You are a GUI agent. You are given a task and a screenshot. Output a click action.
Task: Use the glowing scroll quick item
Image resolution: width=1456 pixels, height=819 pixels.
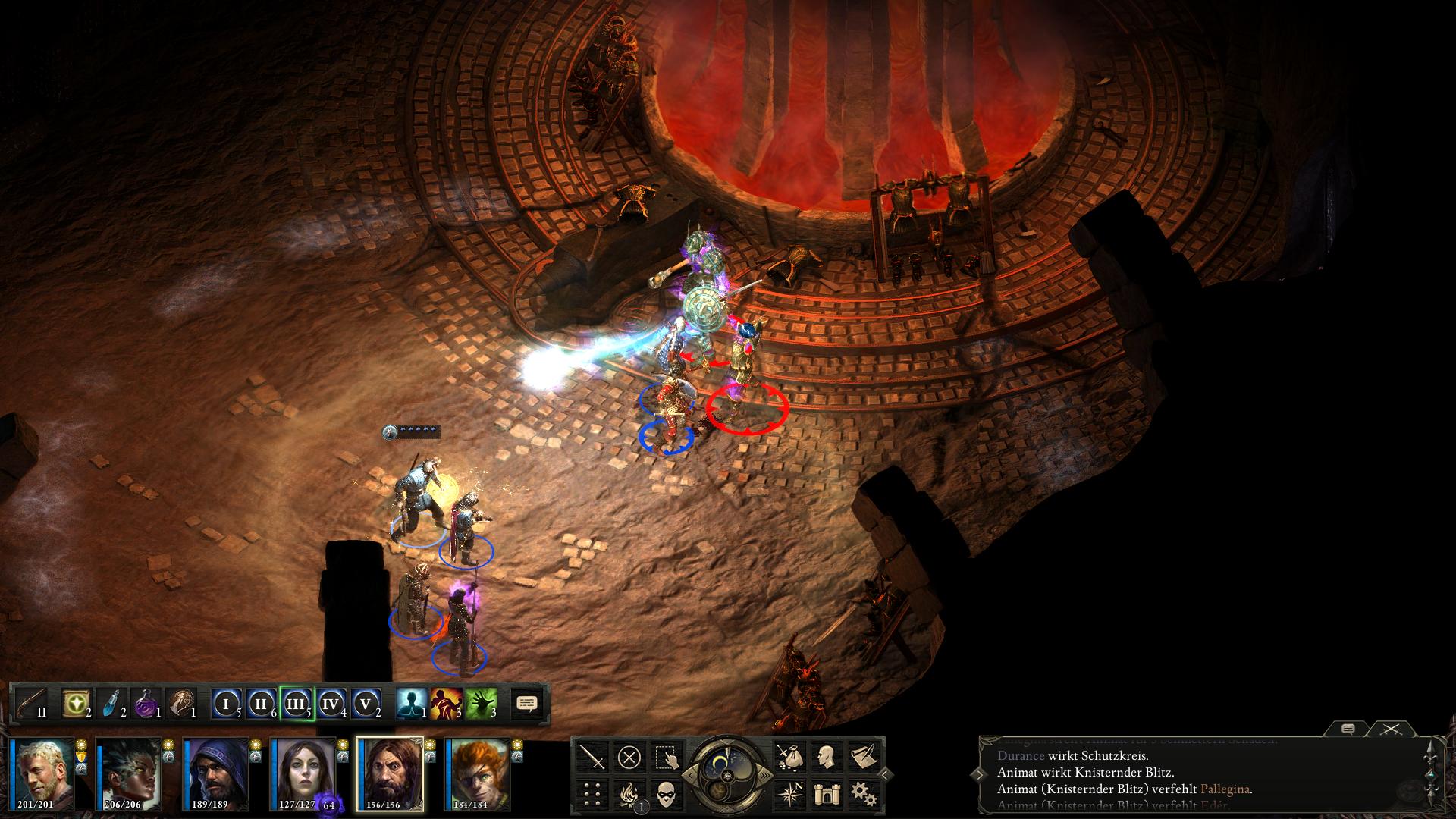(76, 704)
